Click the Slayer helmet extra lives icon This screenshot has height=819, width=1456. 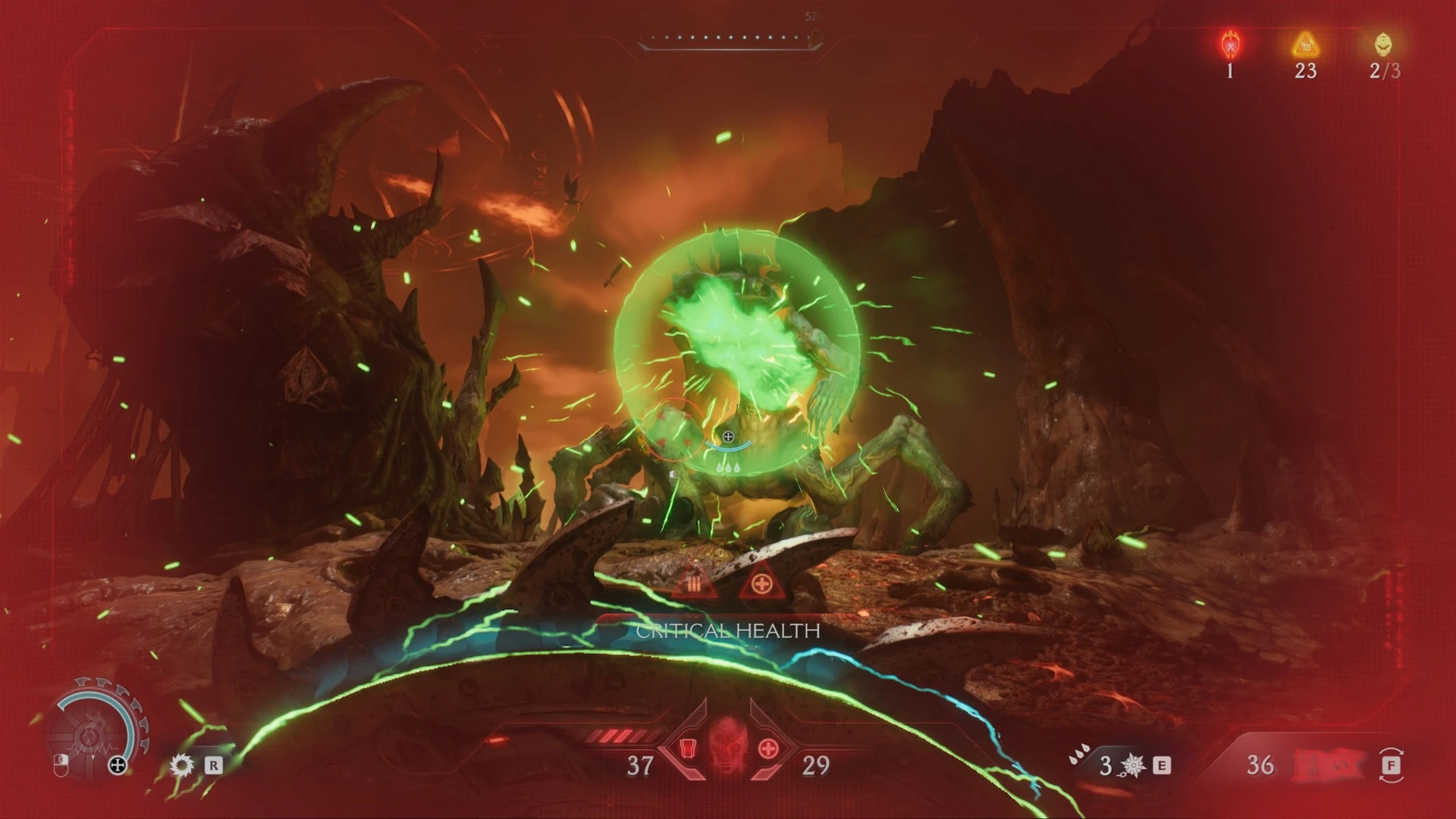(1383, 45)
